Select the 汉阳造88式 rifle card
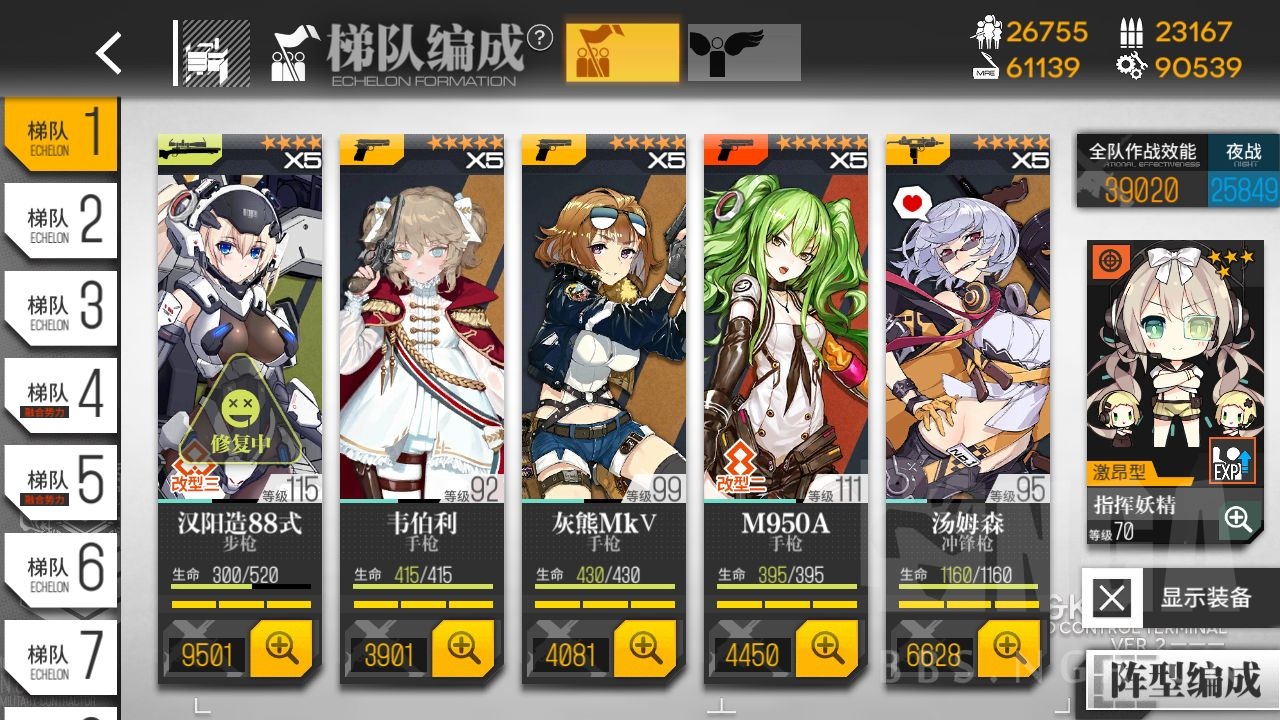Viewport: 1280px width, 720px height. click(240, 330)
